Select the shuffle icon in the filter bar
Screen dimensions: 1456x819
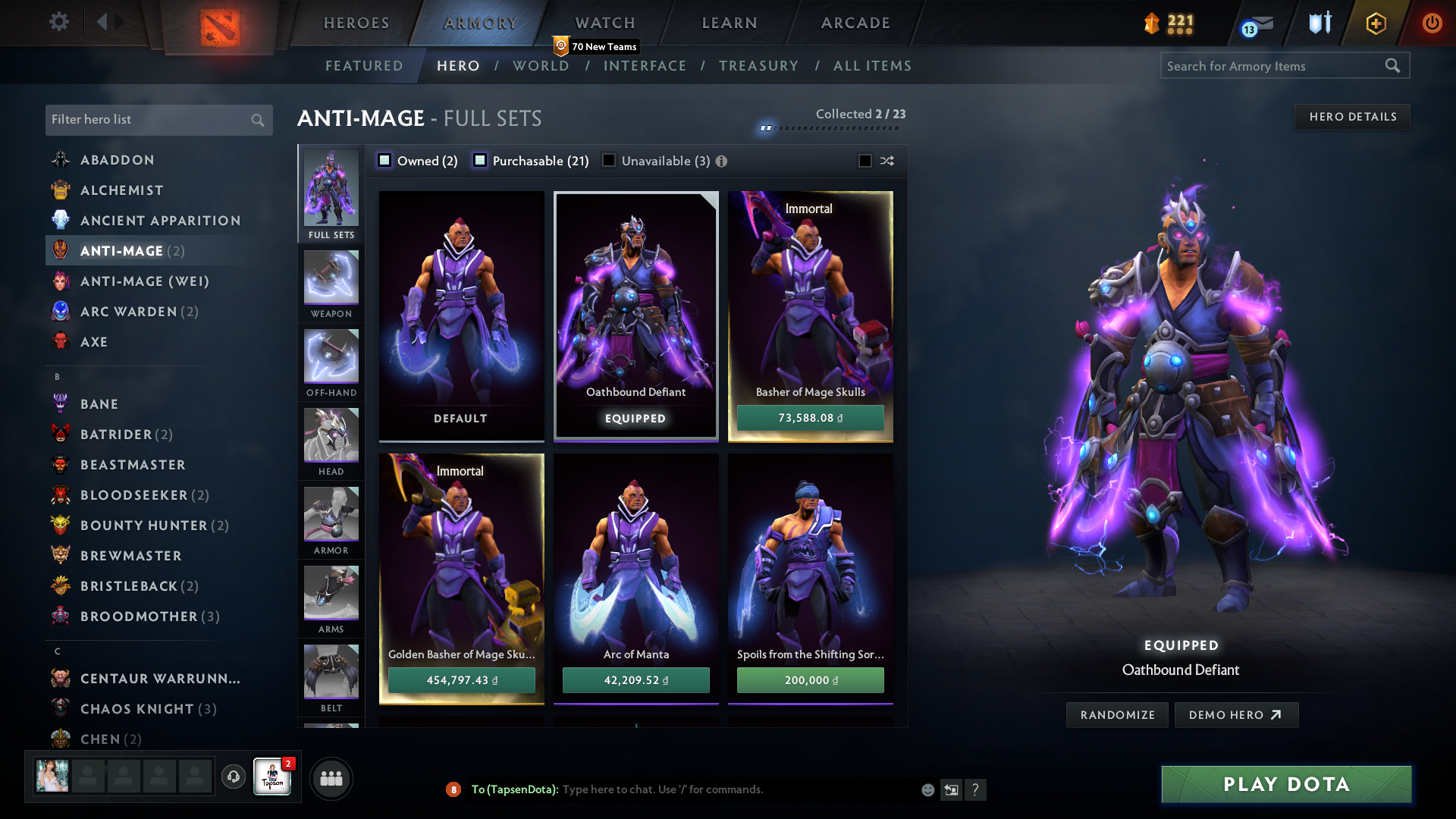(886, 161)
